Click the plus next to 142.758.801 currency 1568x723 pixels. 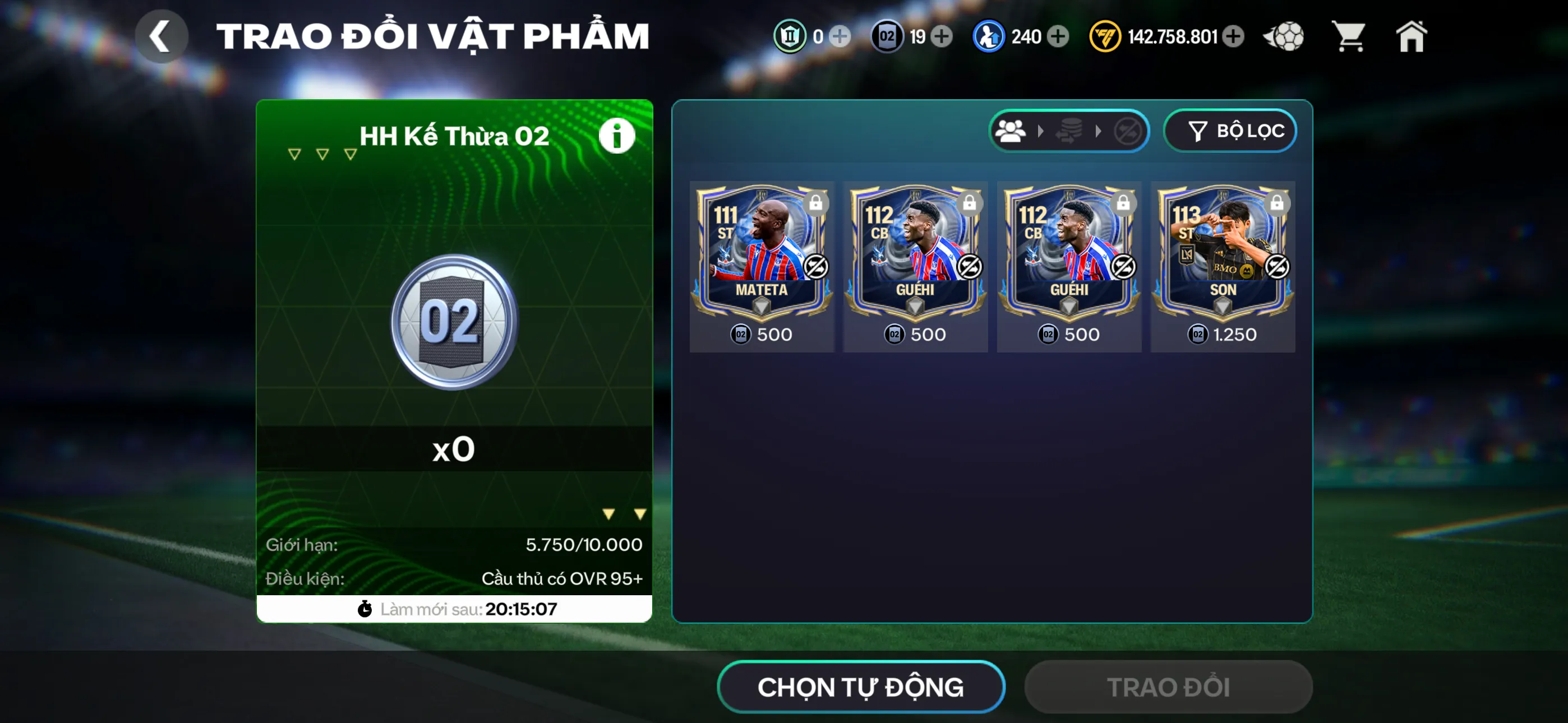click(x=1233, y=36)
